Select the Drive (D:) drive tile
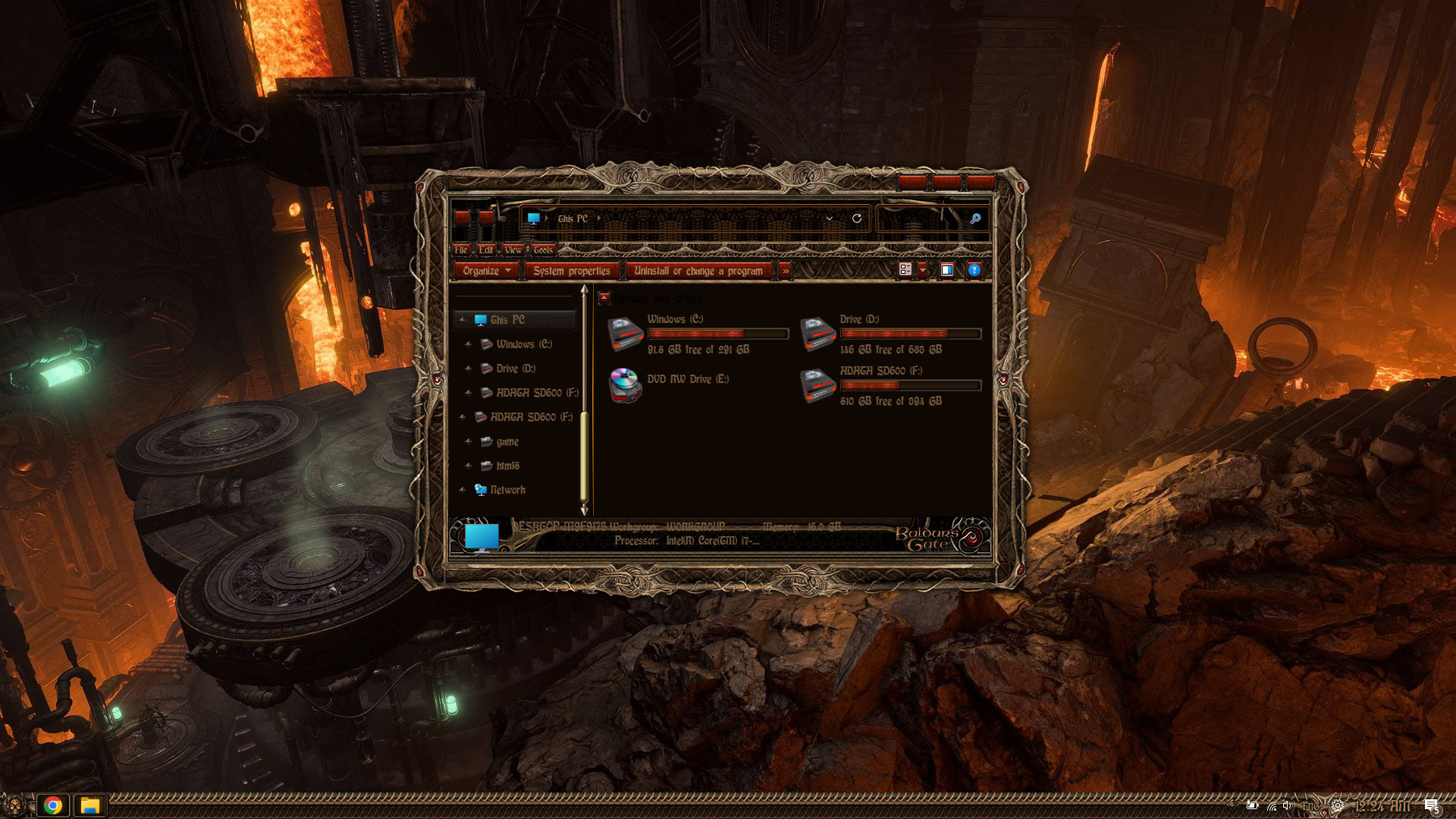The width and height of the screenshot is (1456, 819). [x=890, y=334]
